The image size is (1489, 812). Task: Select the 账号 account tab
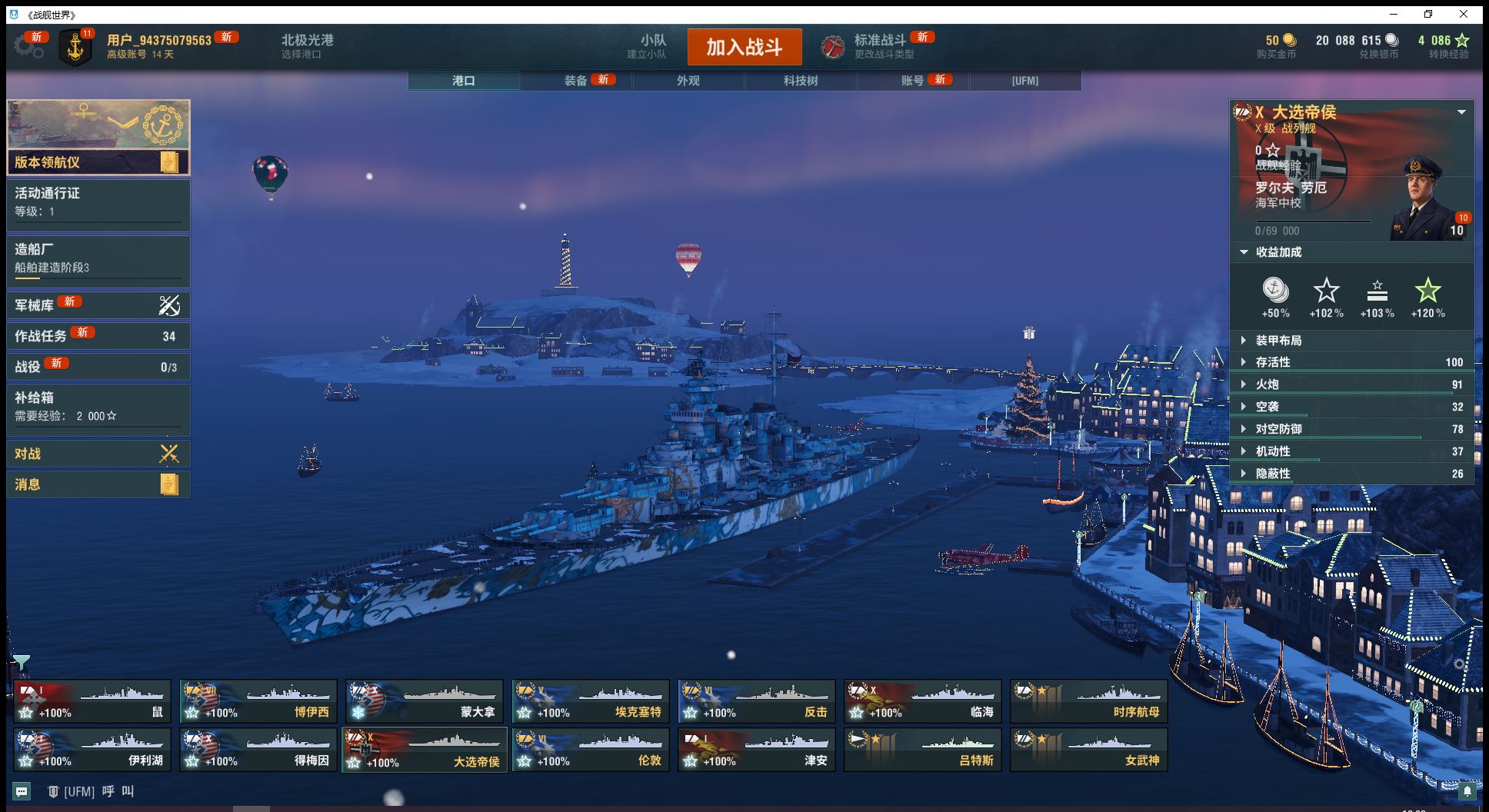click(x=912, y=81)
